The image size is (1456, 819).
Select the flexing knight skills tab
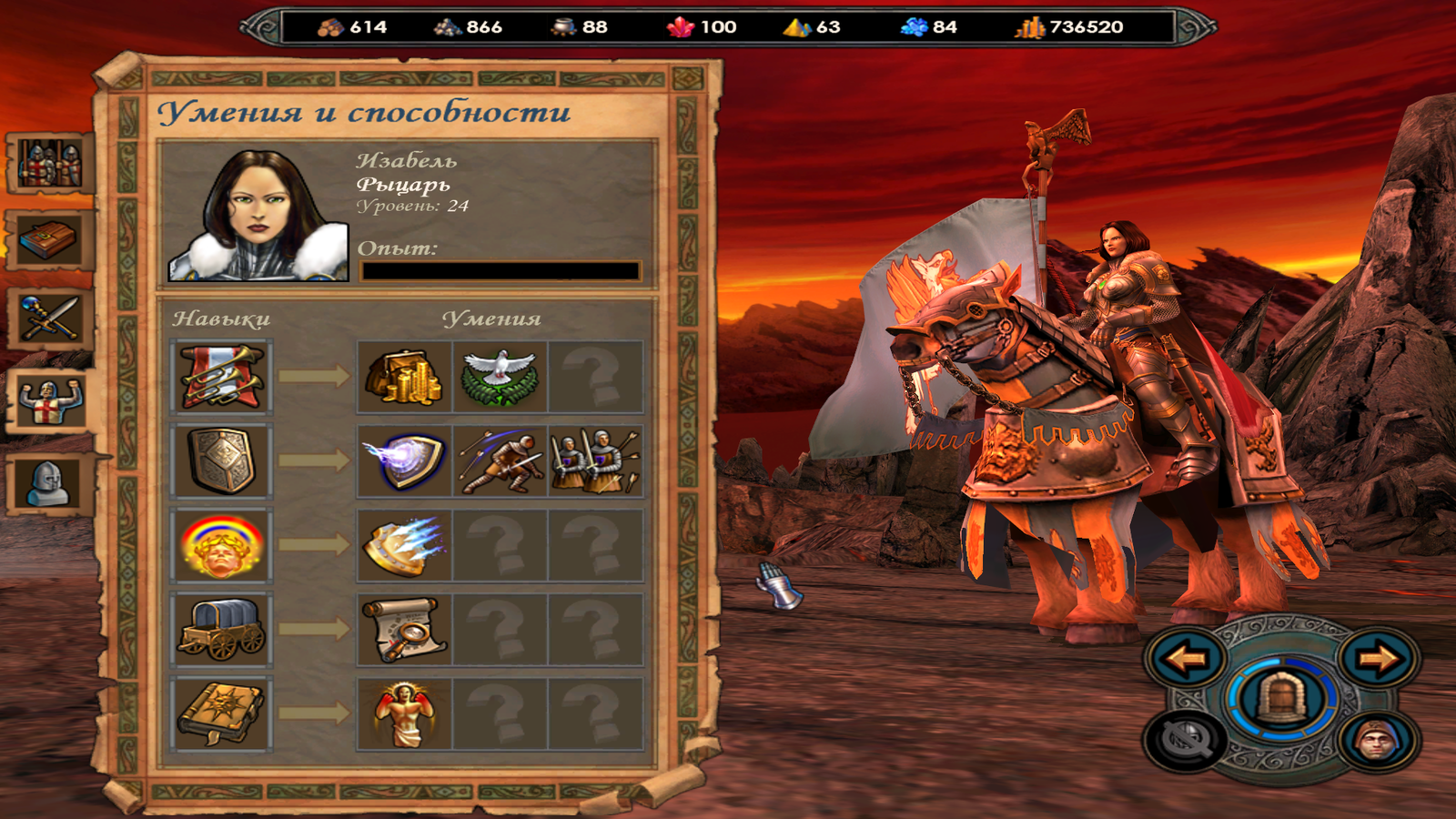click(50, 401)
